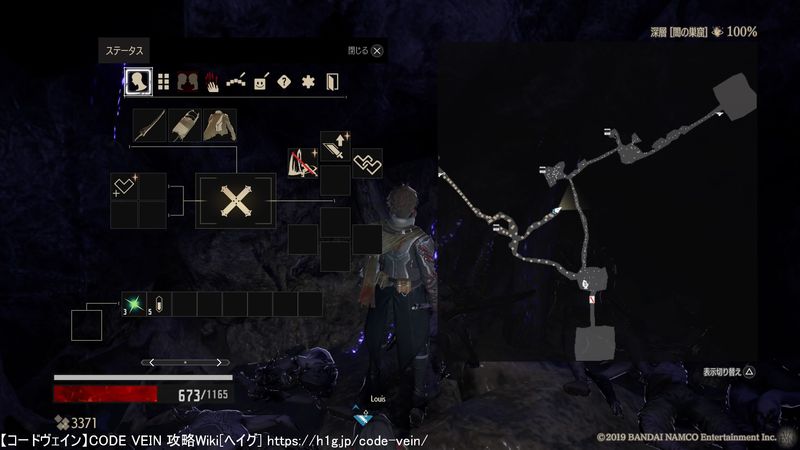Open the question mark help tab
This screenshot has height=450, width=800.
click(x=285, y=81)
